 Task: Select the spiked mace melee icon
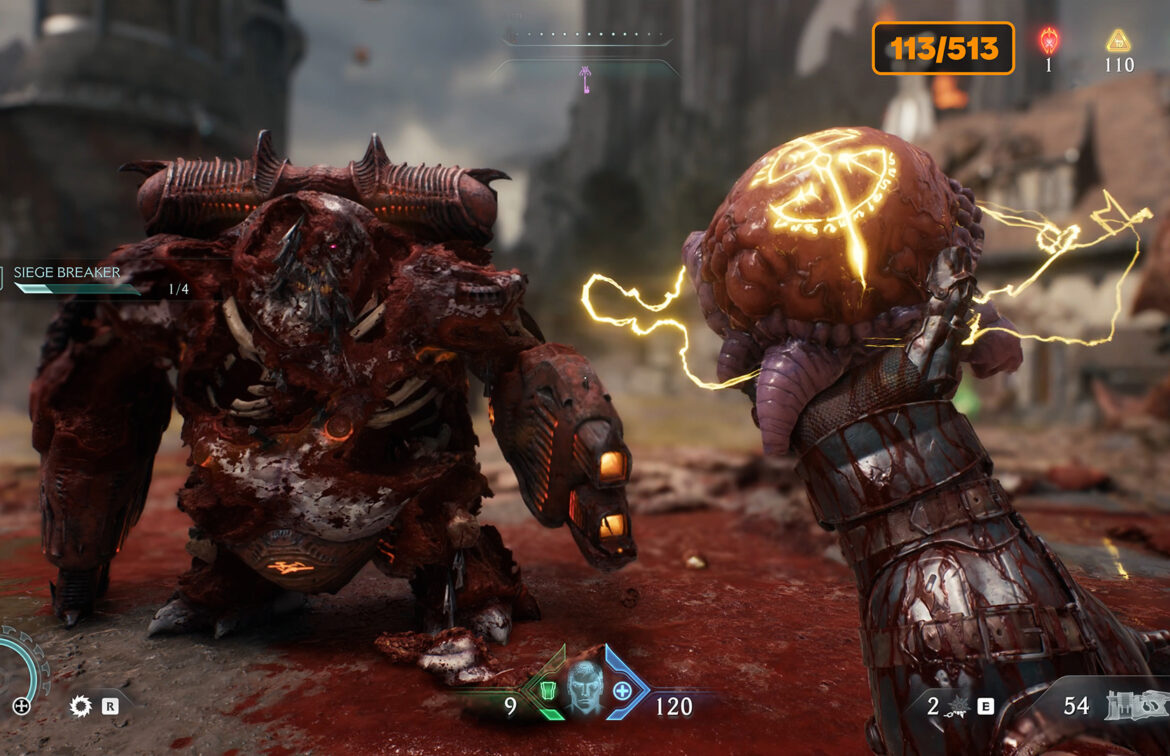coord(959,707)
